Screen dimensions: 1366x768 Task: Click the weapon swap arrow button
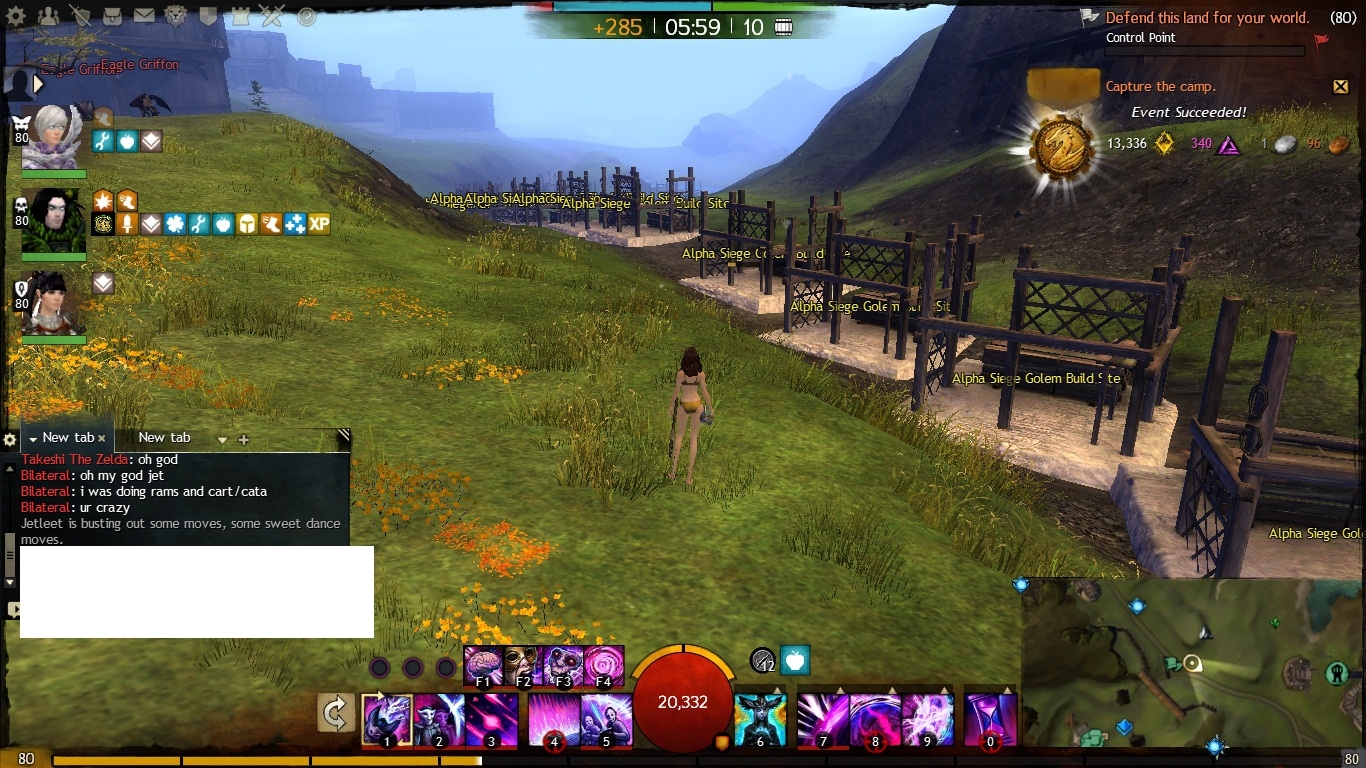tap(336, 714)
